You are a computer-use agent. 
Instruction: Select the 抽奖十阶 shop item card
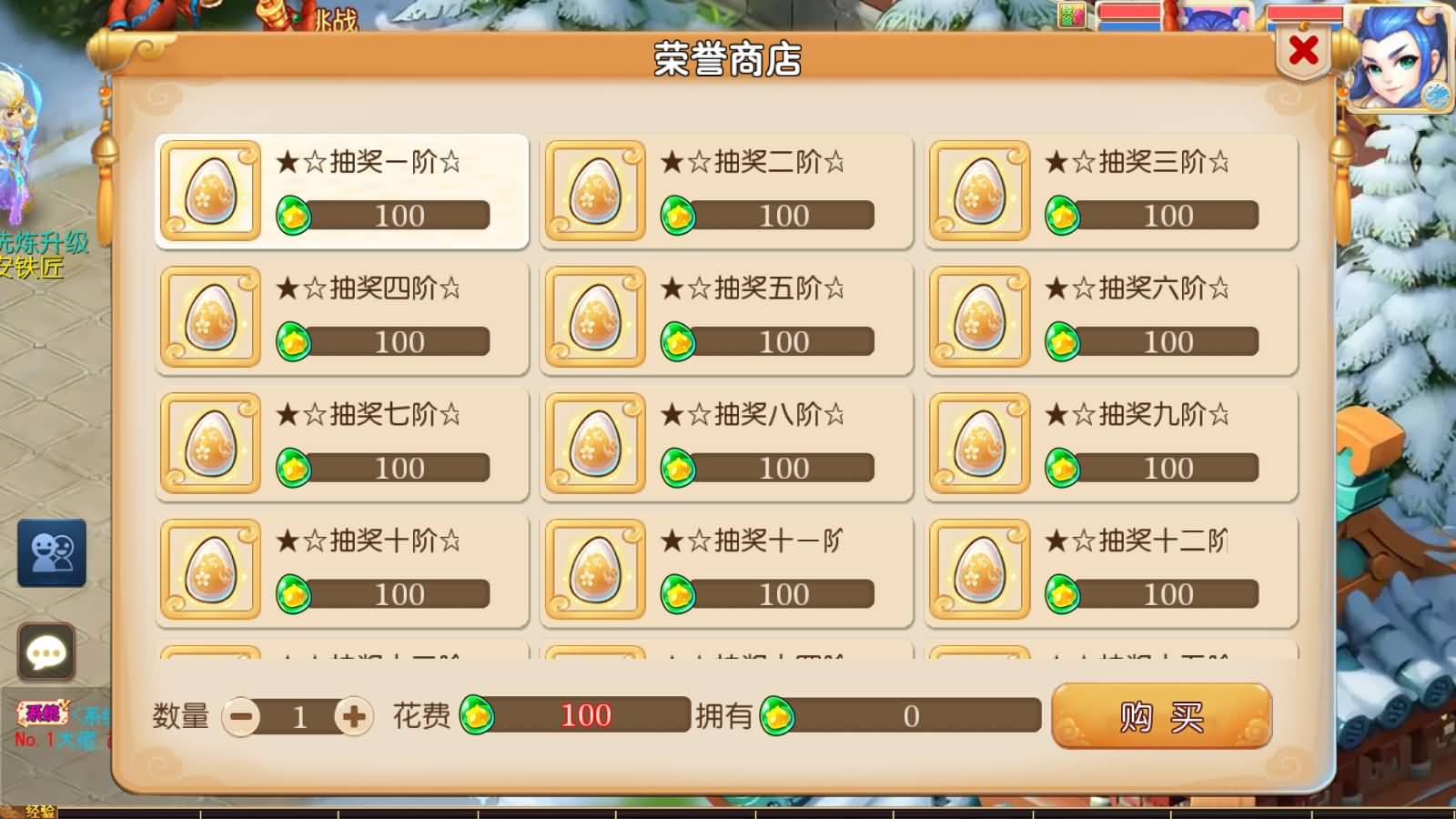click(340, 569)
